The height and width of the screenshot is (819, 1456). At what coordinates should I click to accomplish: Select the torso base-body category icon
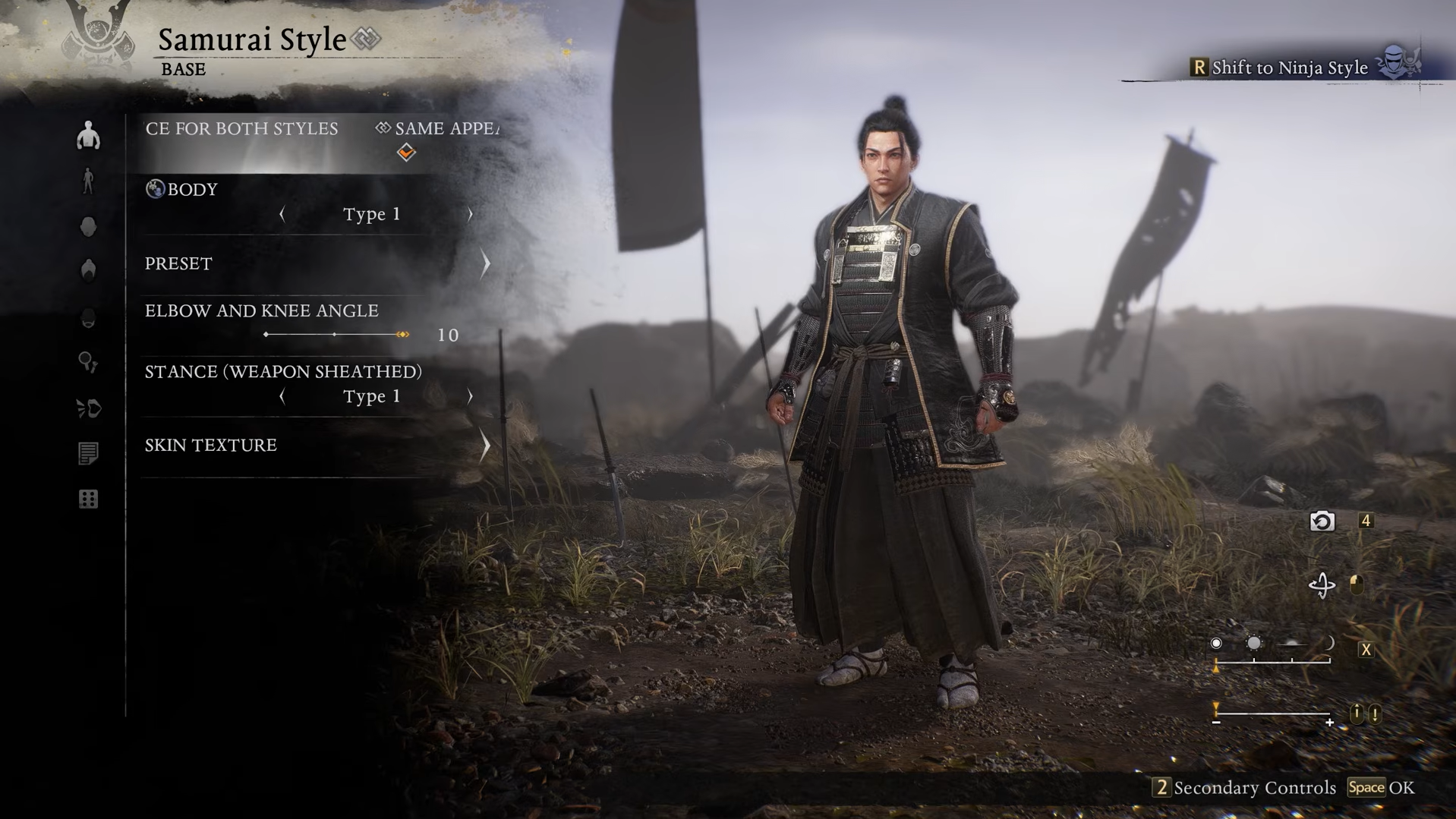[x=88, y=136]
